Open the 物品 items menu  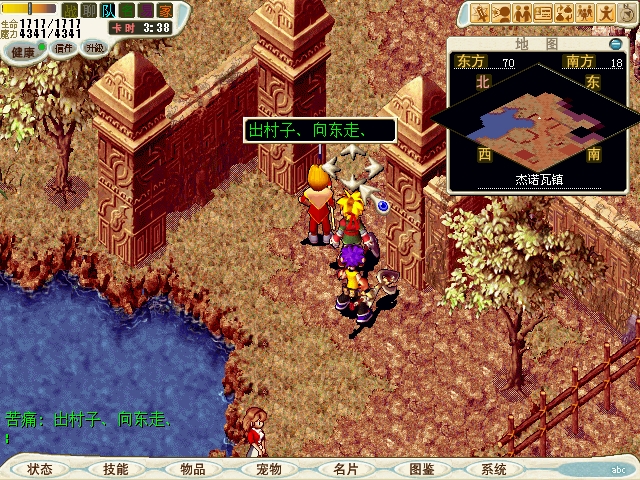192,469
